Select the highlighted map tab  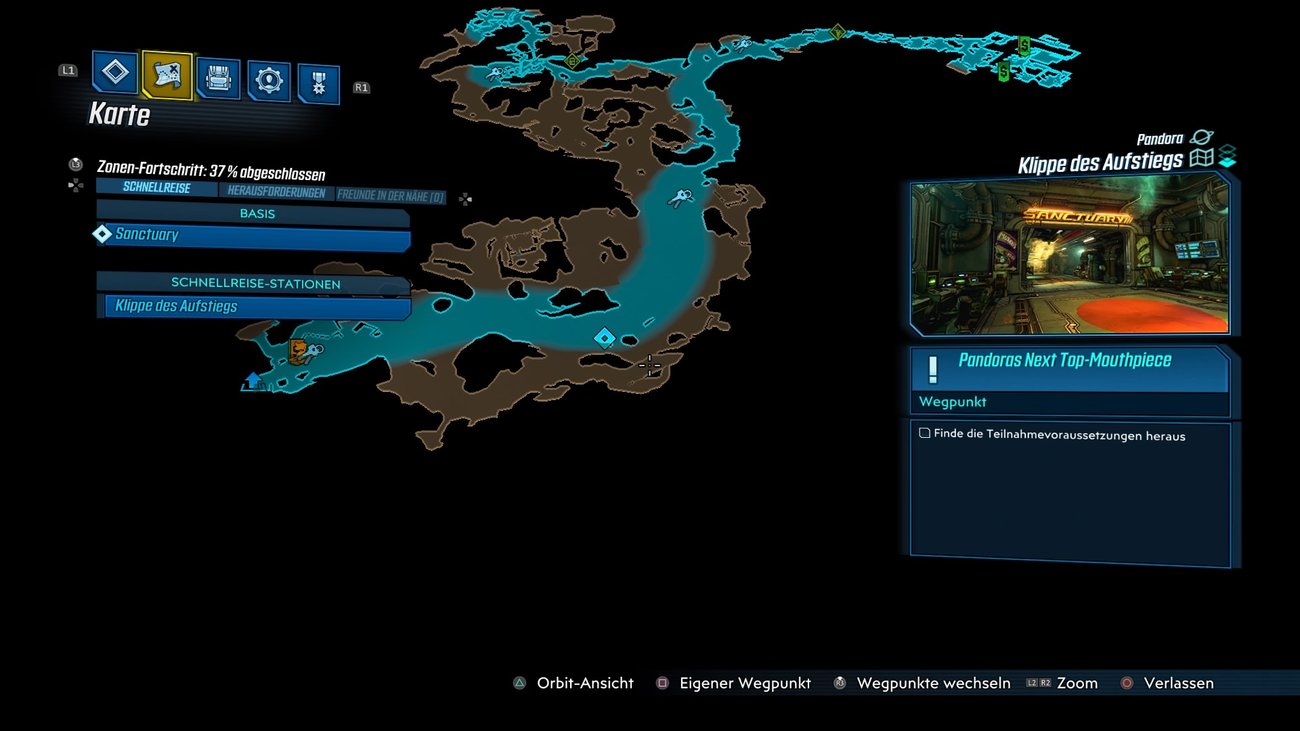click(166, 73)
